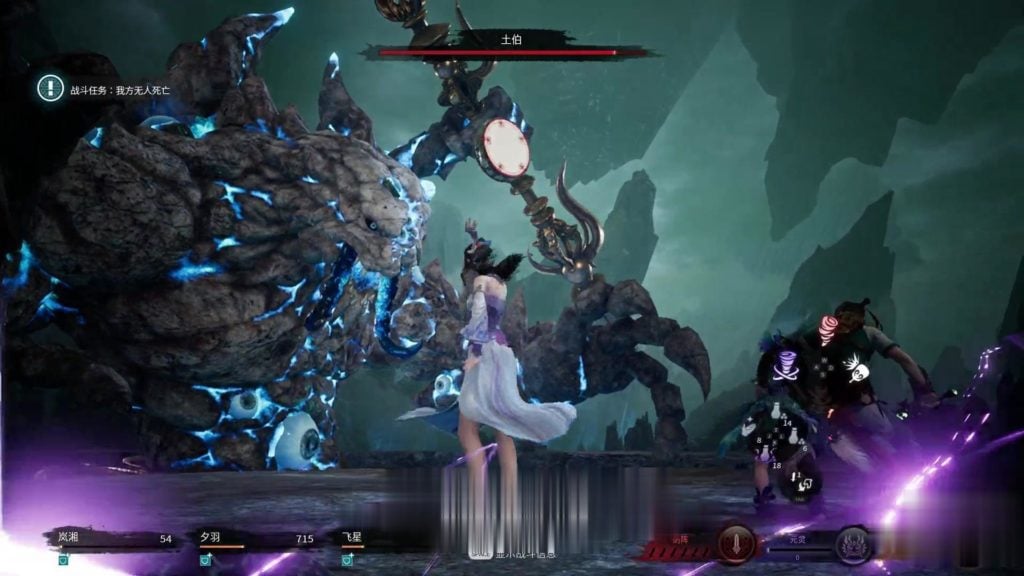The width and height of the screenshot is (1024, 576).
Task: Select party member 夕羽
Action: point(209,538)
